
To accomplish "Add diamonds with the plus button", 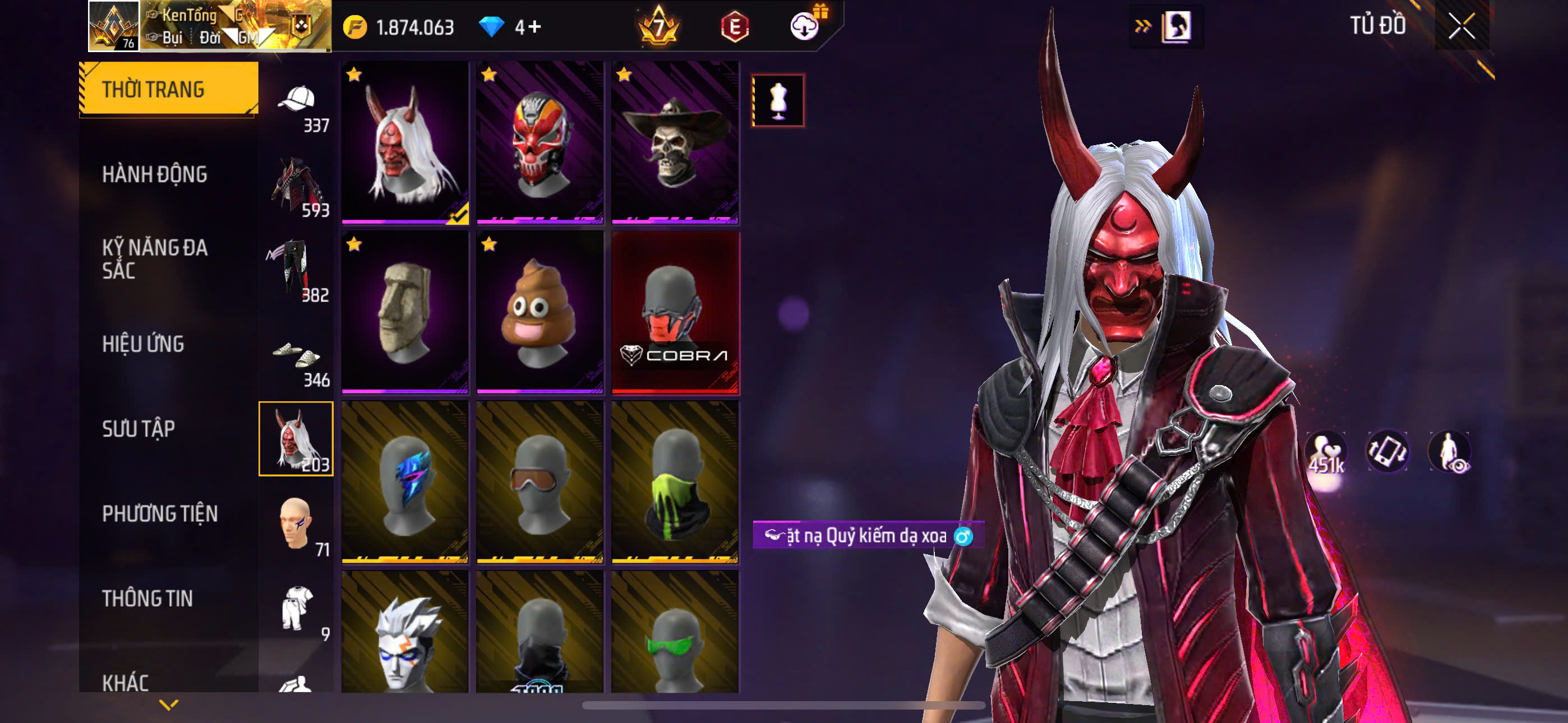I will click(534, 27).
